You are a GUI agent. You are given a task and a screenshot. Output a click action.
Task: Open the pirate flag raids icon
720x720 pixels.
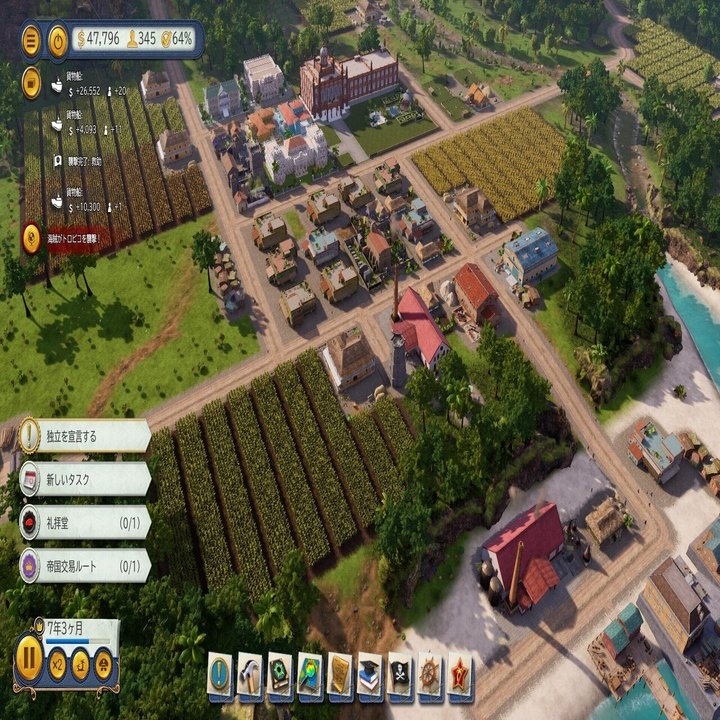400,672
